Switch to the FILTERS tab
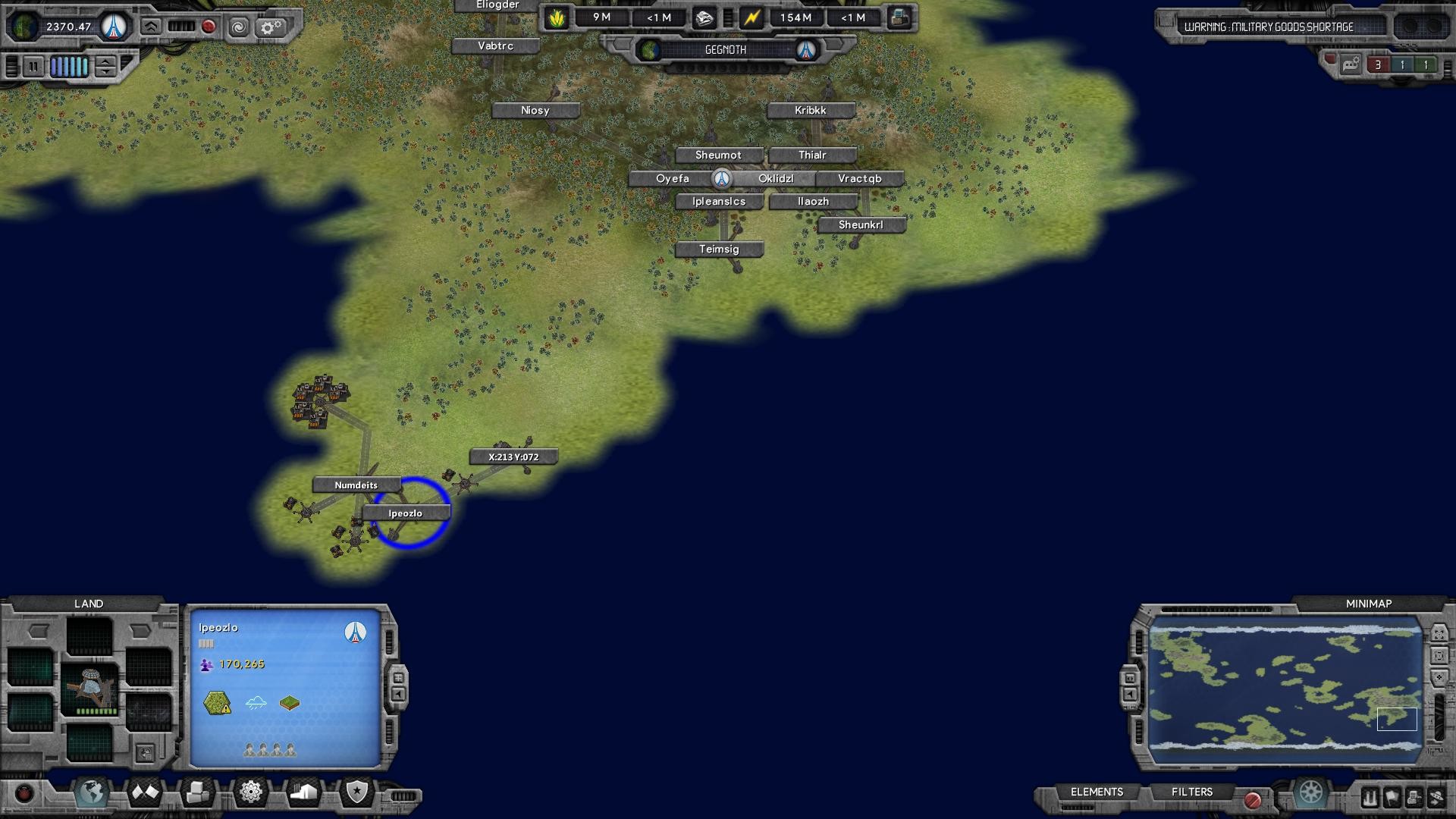Image resolution: width=1456 pixels, height=819 pixels. pyautogui.click(x=1192, y=792)
